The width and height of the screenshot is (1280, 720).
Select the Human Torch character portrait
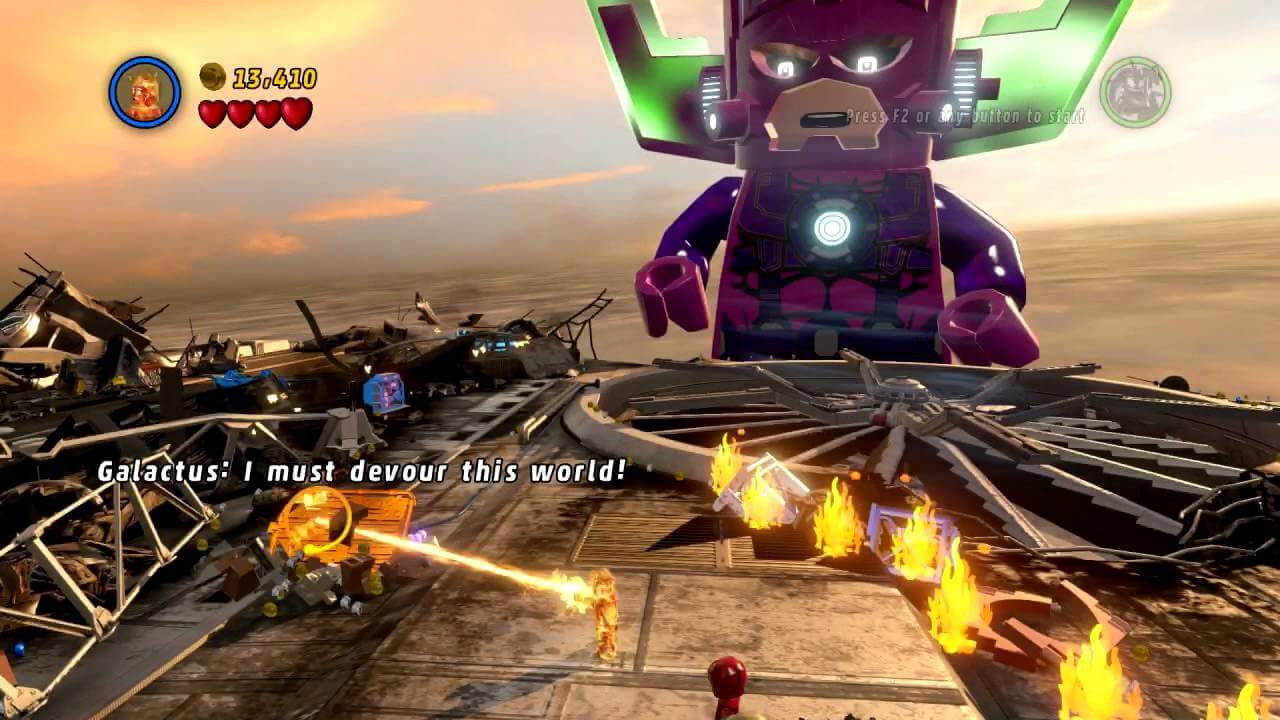point(145,92)
